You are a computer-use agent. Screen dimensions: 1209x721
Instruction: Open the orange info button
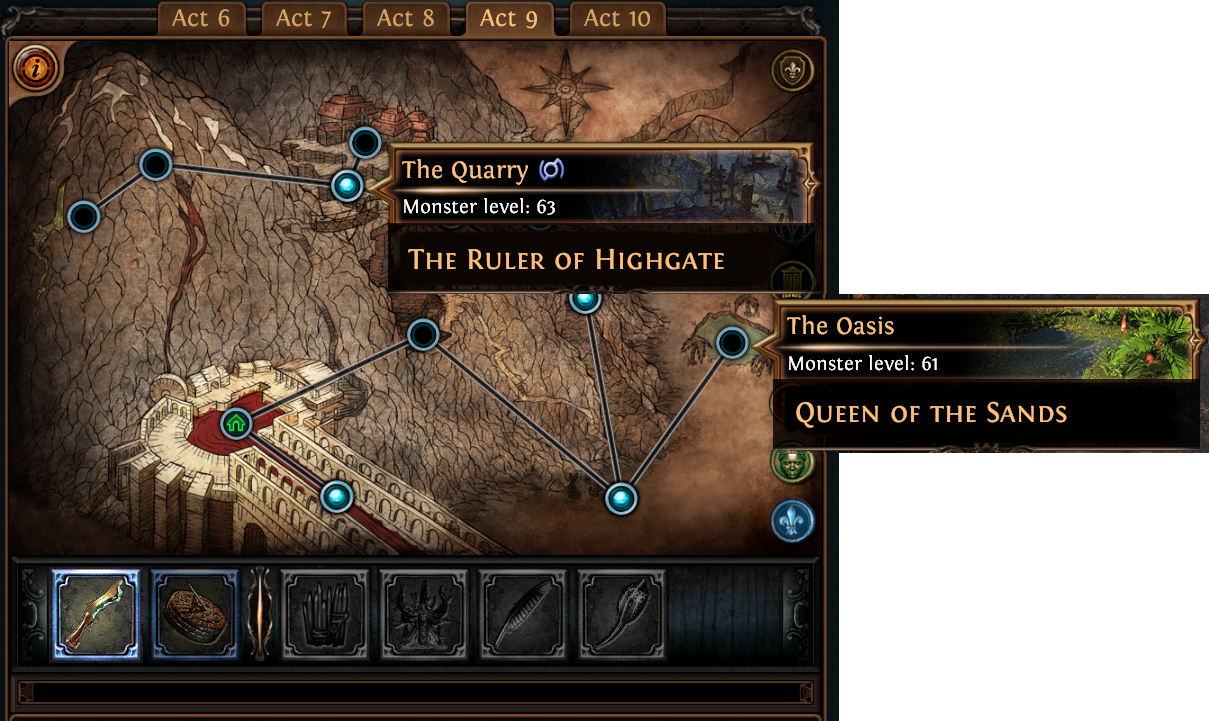(x=37, y=69)
